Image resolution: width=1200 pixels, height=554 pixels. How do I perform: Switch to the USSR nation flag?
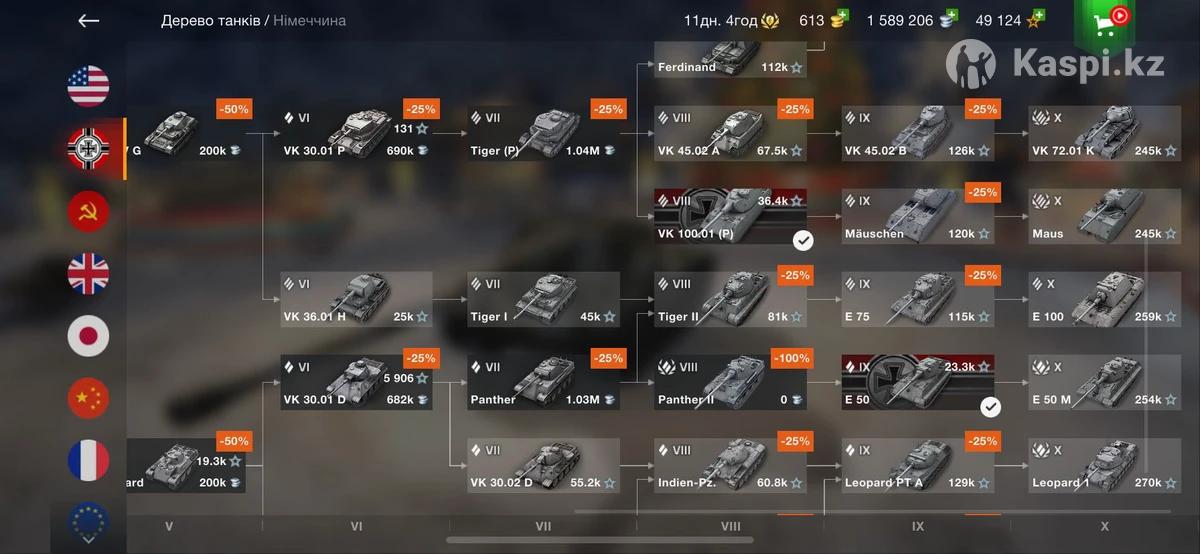(88, 211)
